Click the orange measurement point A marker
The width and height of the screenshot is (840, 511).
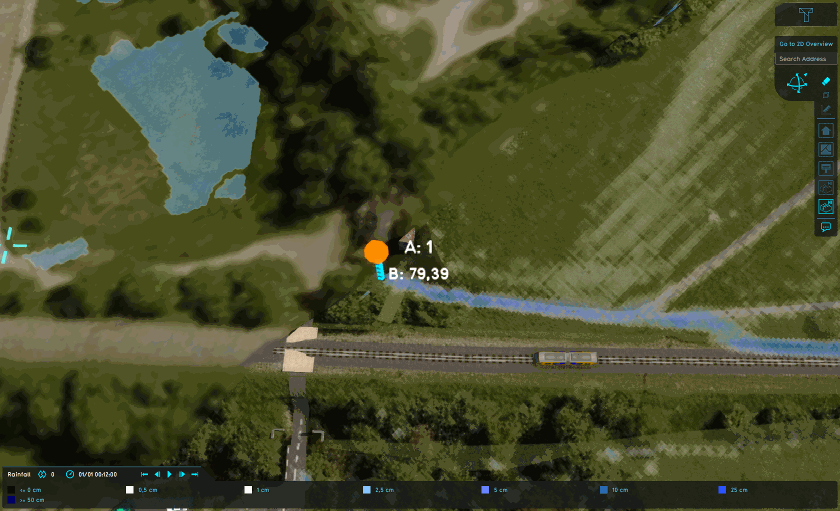coord(376,251)
